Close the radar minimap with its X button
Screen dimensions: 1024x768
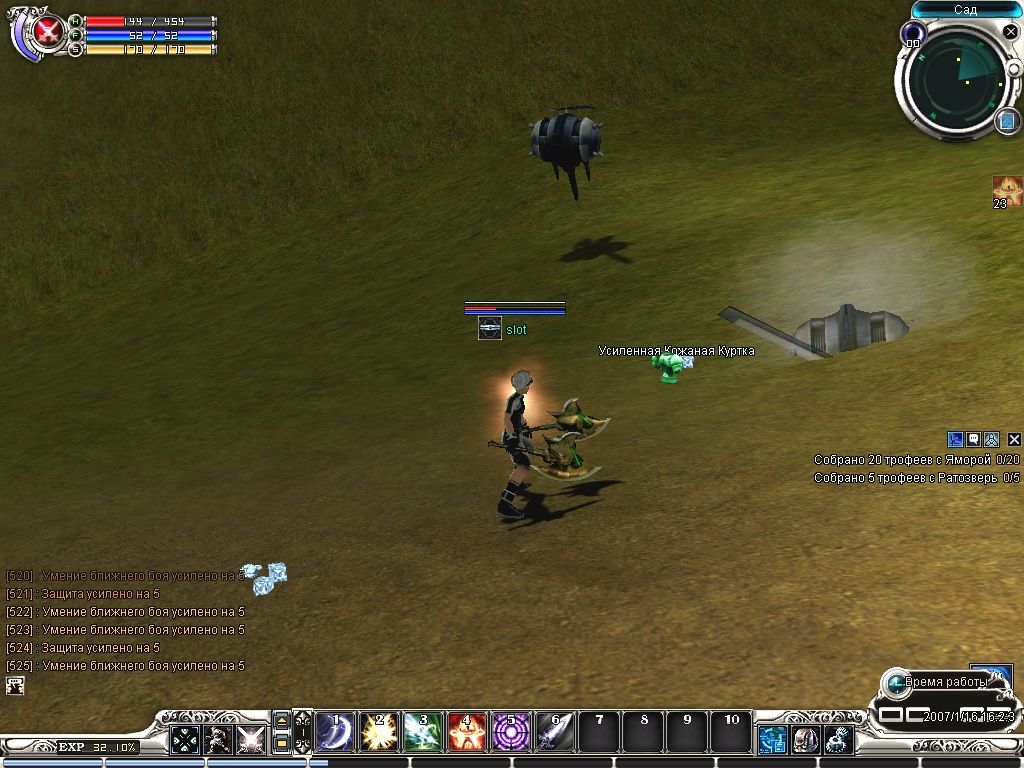(1010, 32)
